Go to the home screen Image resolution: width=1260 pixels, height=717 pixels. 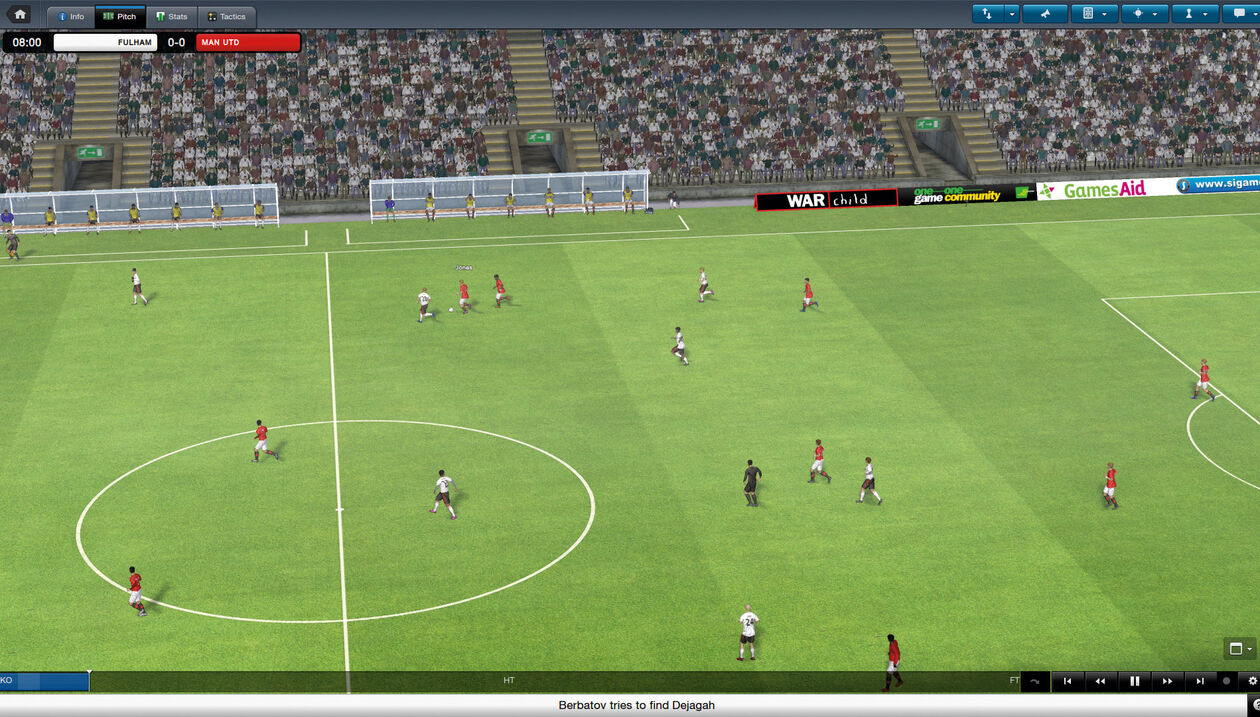coord(20,15)
